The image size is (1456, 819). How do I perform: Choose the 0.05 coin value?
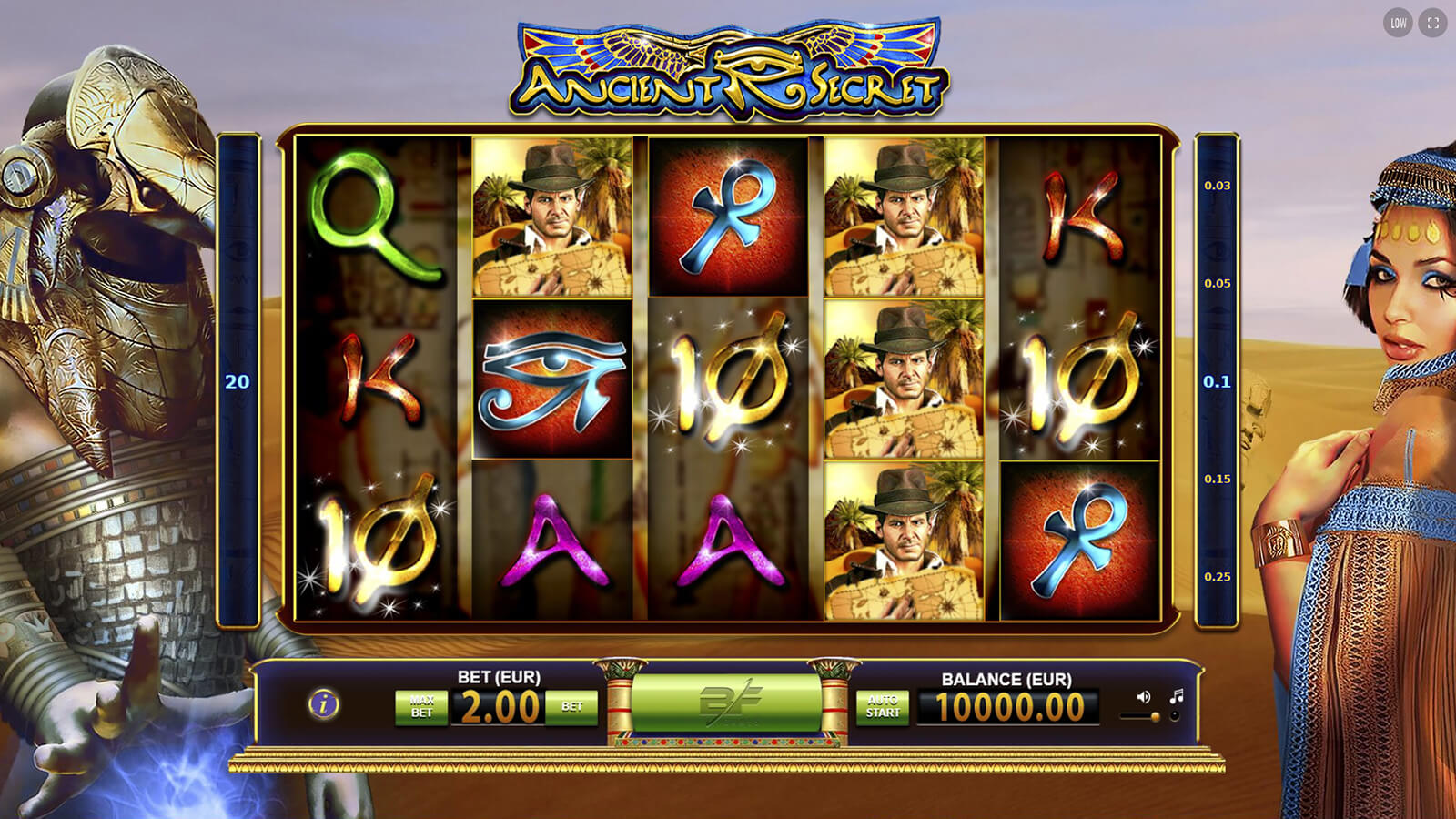[x=1217, y=283]
